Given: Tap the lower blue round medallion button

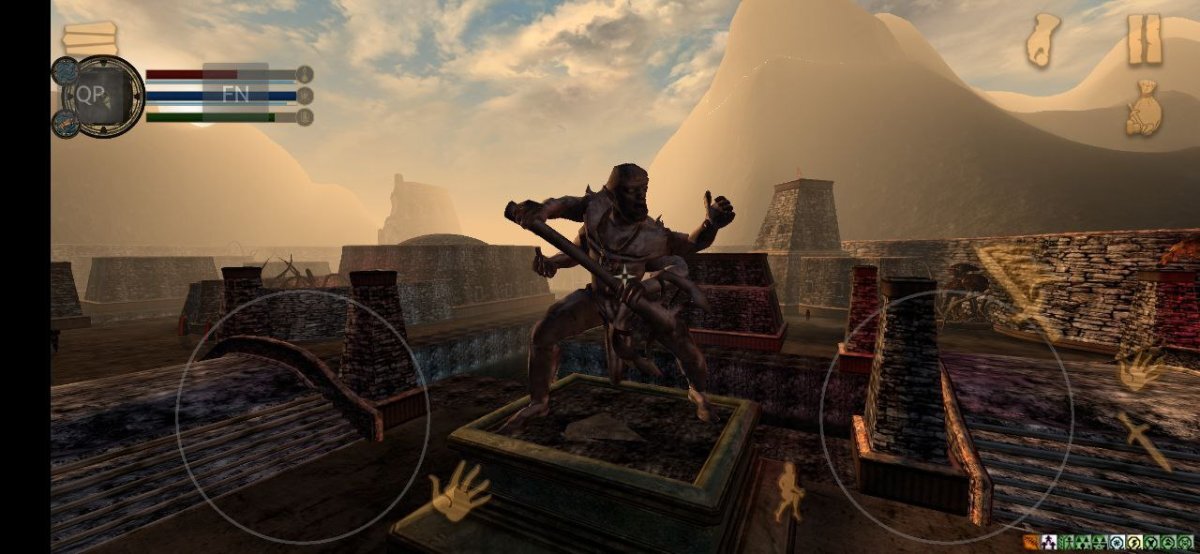Looking at the screenshot, I should 65,123.
